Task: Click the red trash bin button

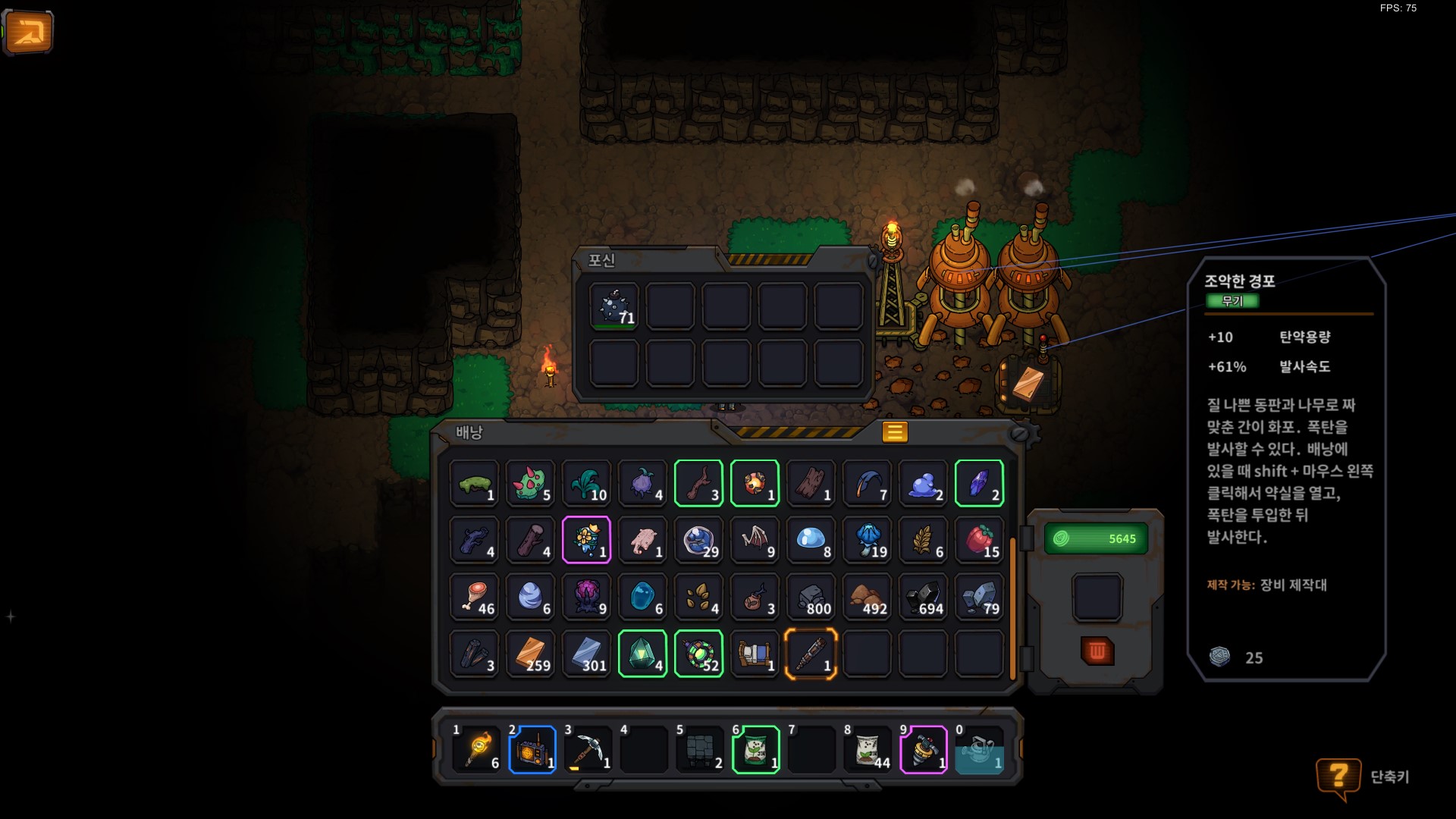Action: [x=1097, y=651]
